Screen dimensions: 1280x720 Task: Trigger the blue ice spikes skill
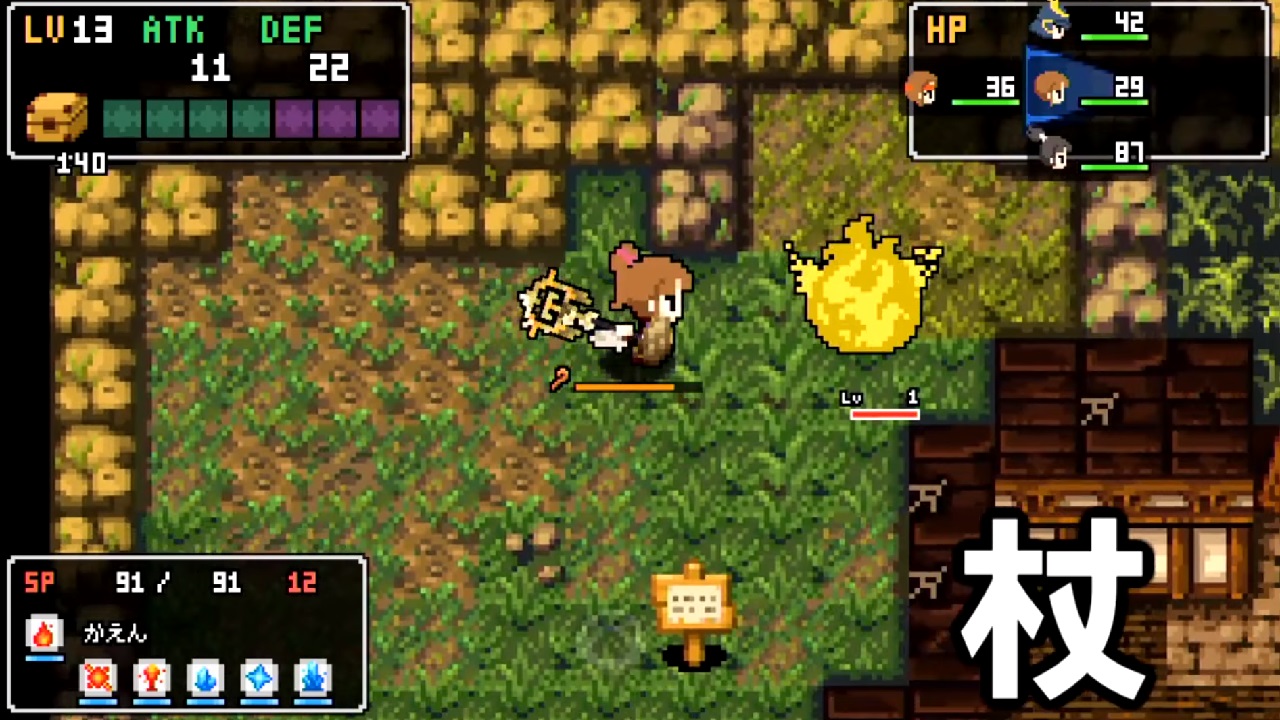[313, 679]
